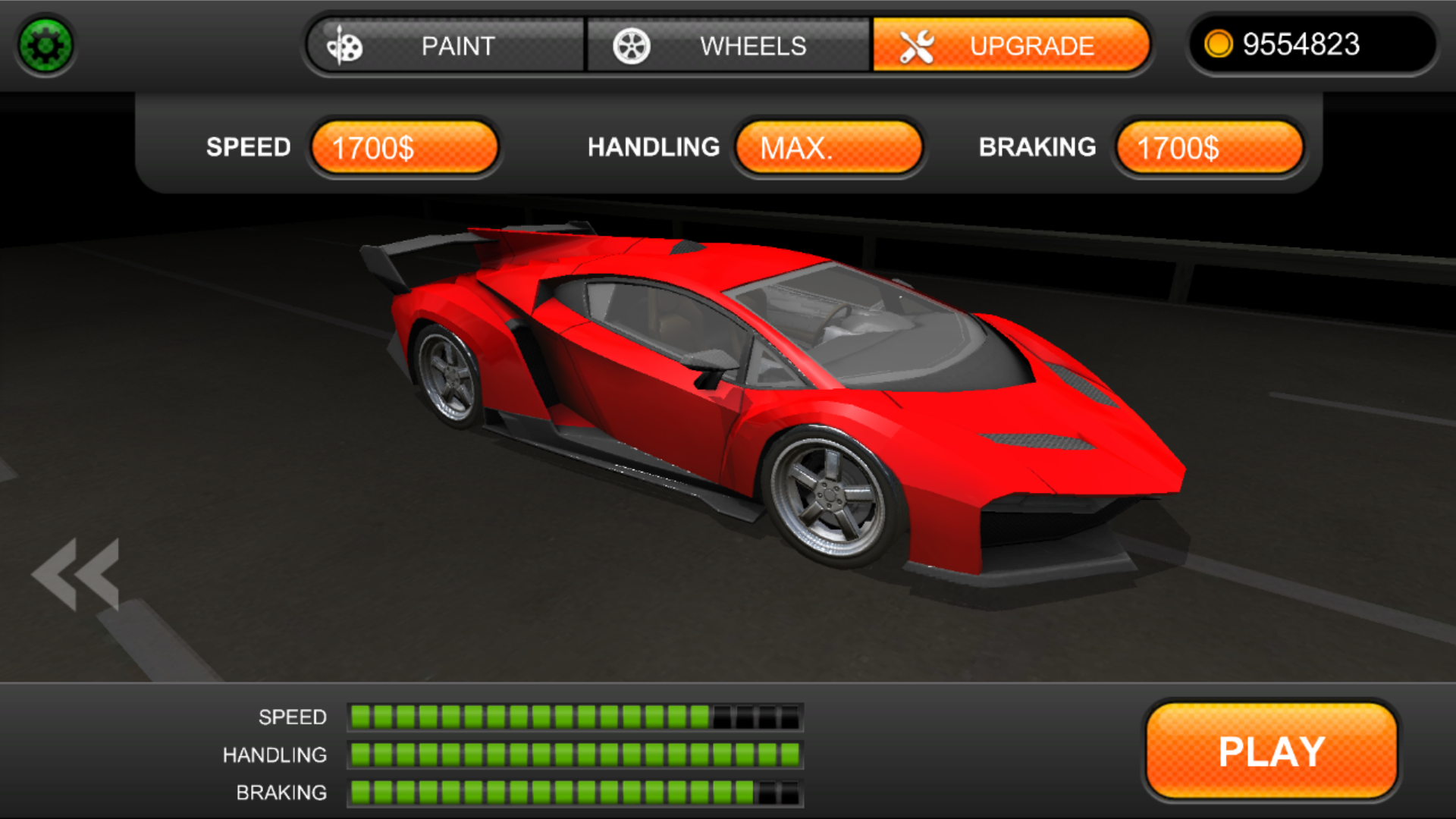1456x819 pixels.
Task: Buy the Speed upgrade for 1700$
Action: [x=404, y=147]
